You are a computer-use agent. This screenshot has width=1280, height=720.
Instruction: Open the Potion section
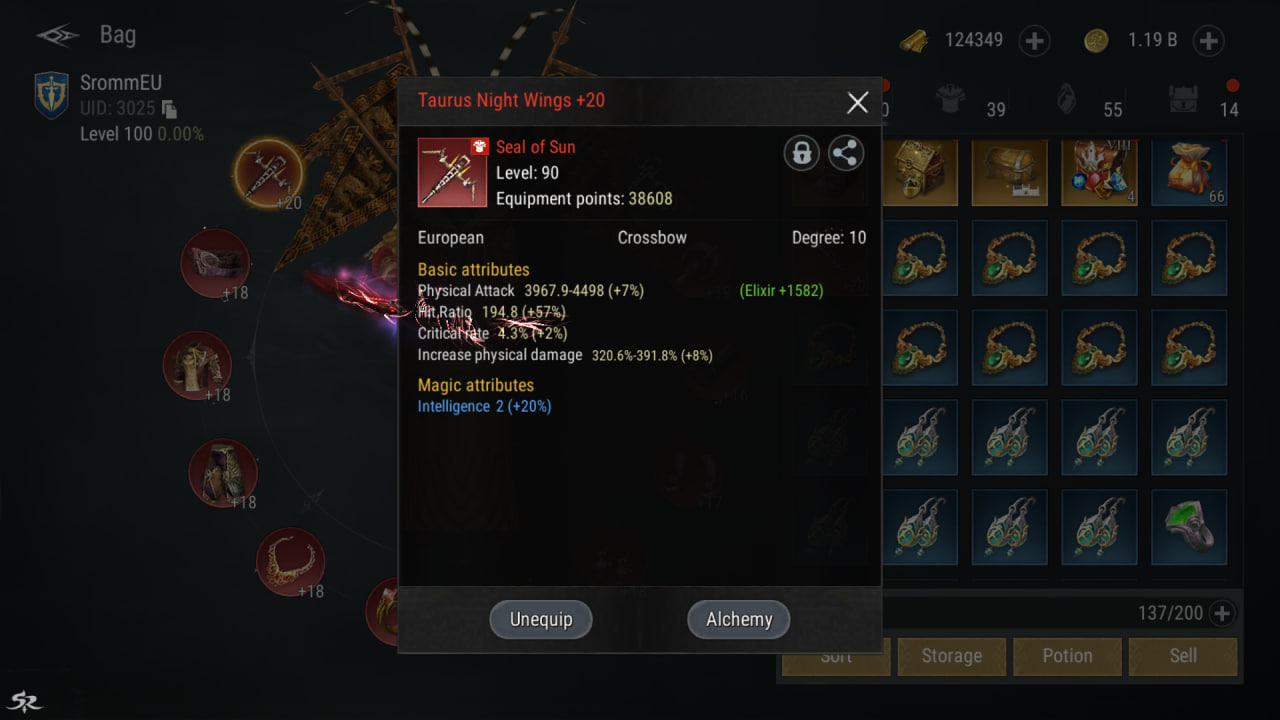[1067, 656]
